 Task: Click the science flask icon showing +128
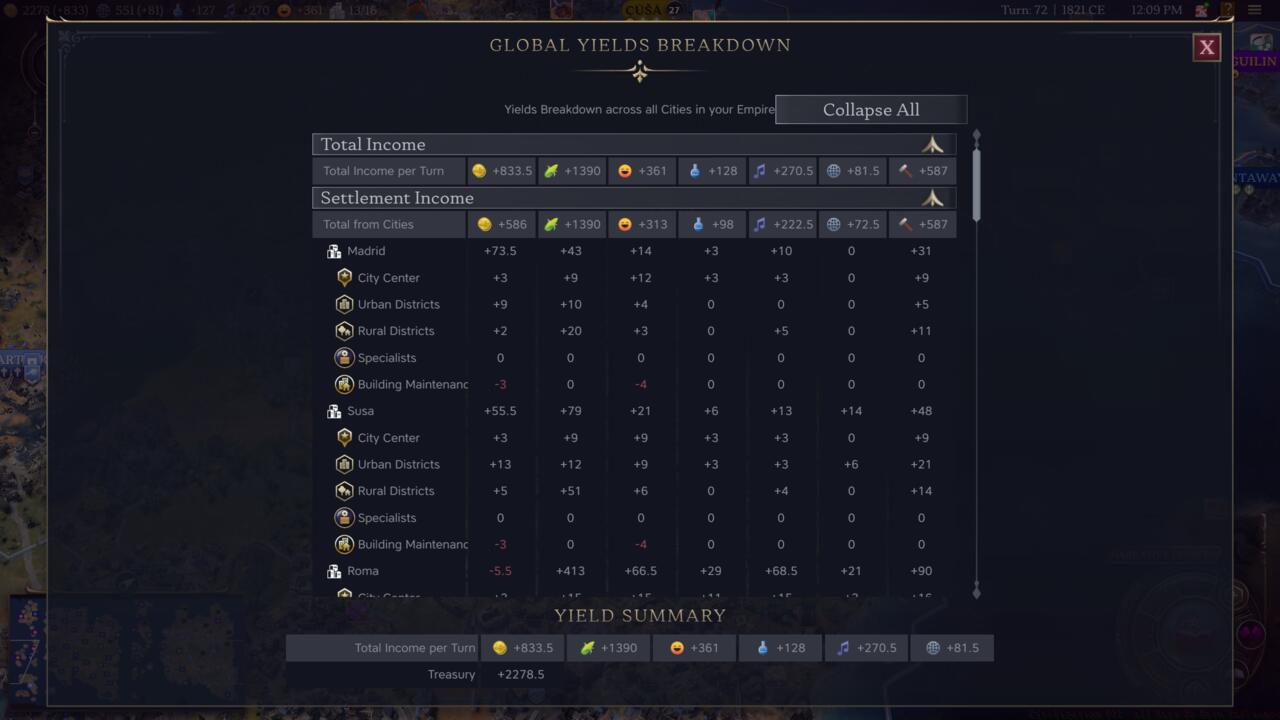[694, 171]
